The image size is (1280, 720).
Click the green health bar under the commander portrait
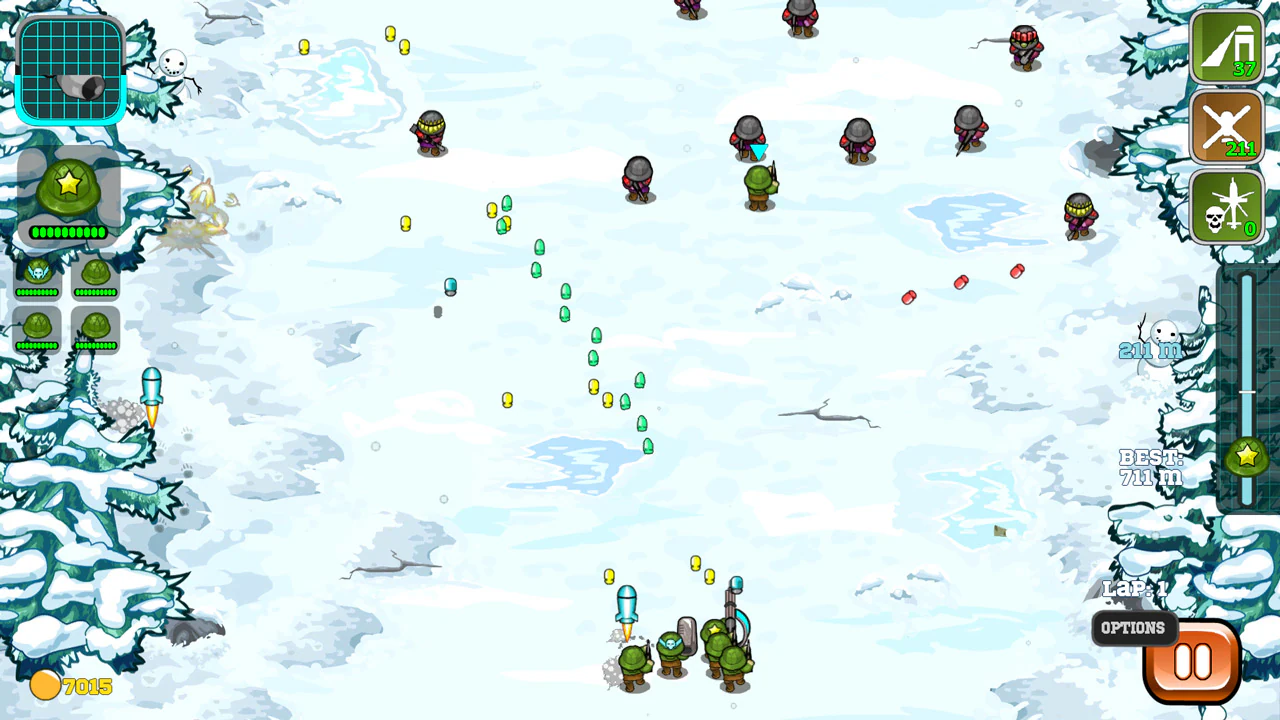tap(67, 231)
